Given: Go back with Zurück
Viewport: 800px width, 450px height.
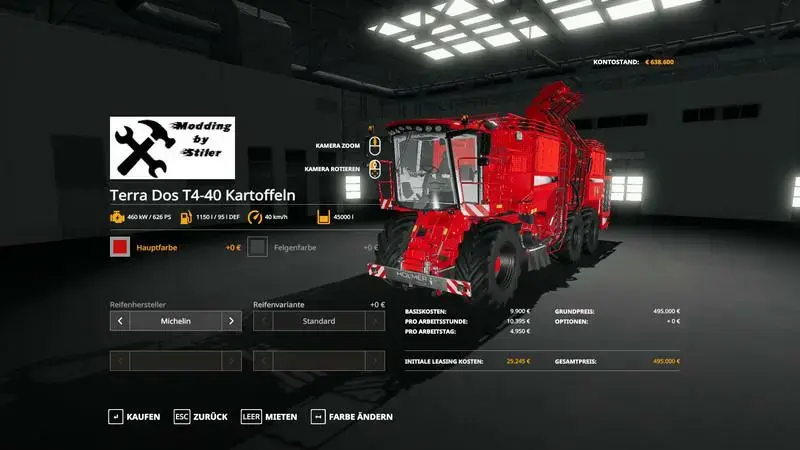Looking at the screenshot, I should [200, 416].
